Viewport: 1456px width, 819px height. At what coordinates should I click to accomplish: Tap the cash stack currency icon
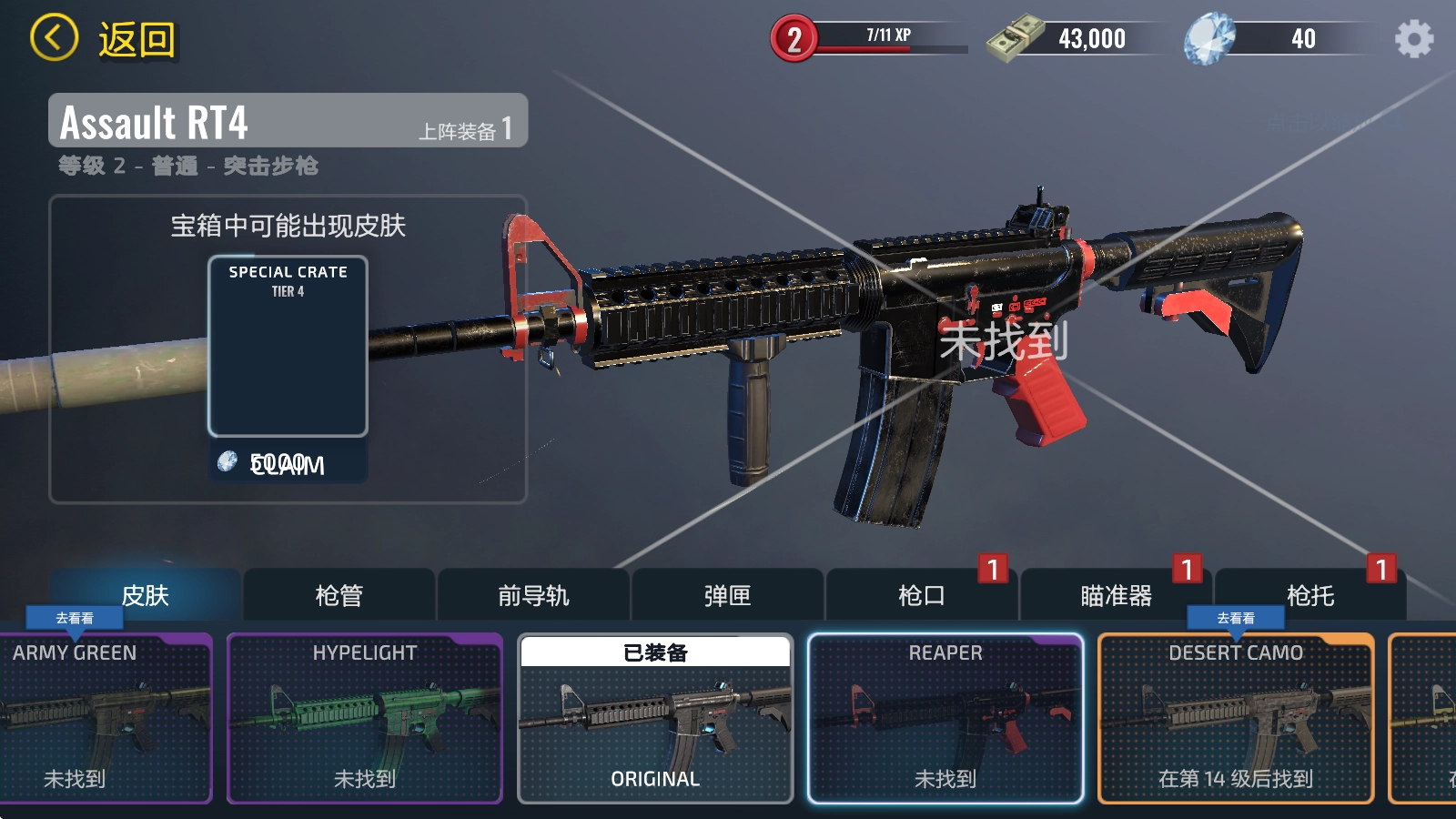point(1015,38)
